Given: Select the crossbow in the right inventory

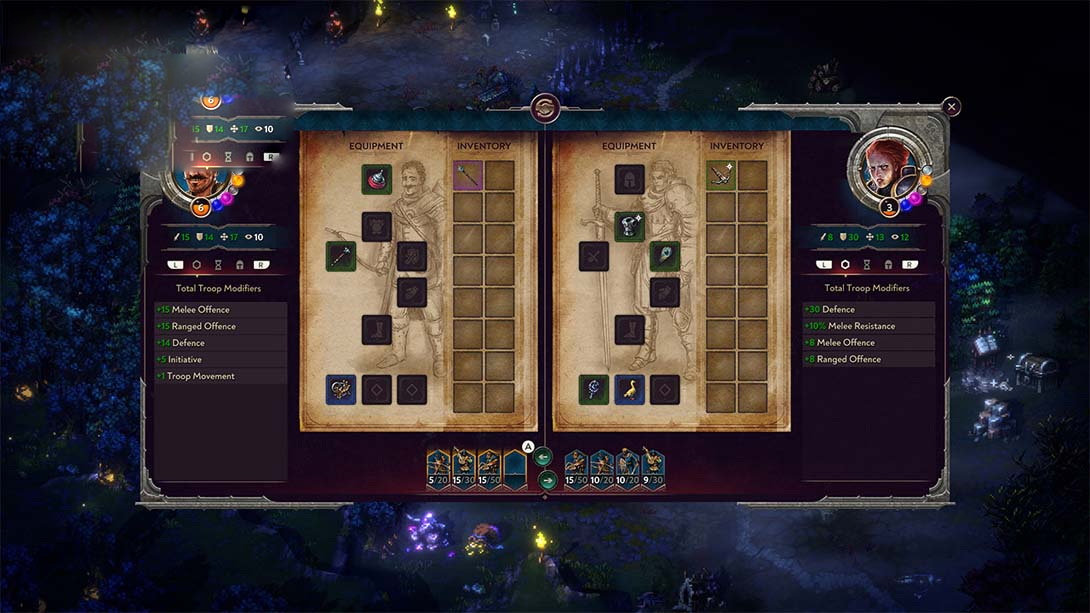Looking at the screenshot, I should (721, 176).
